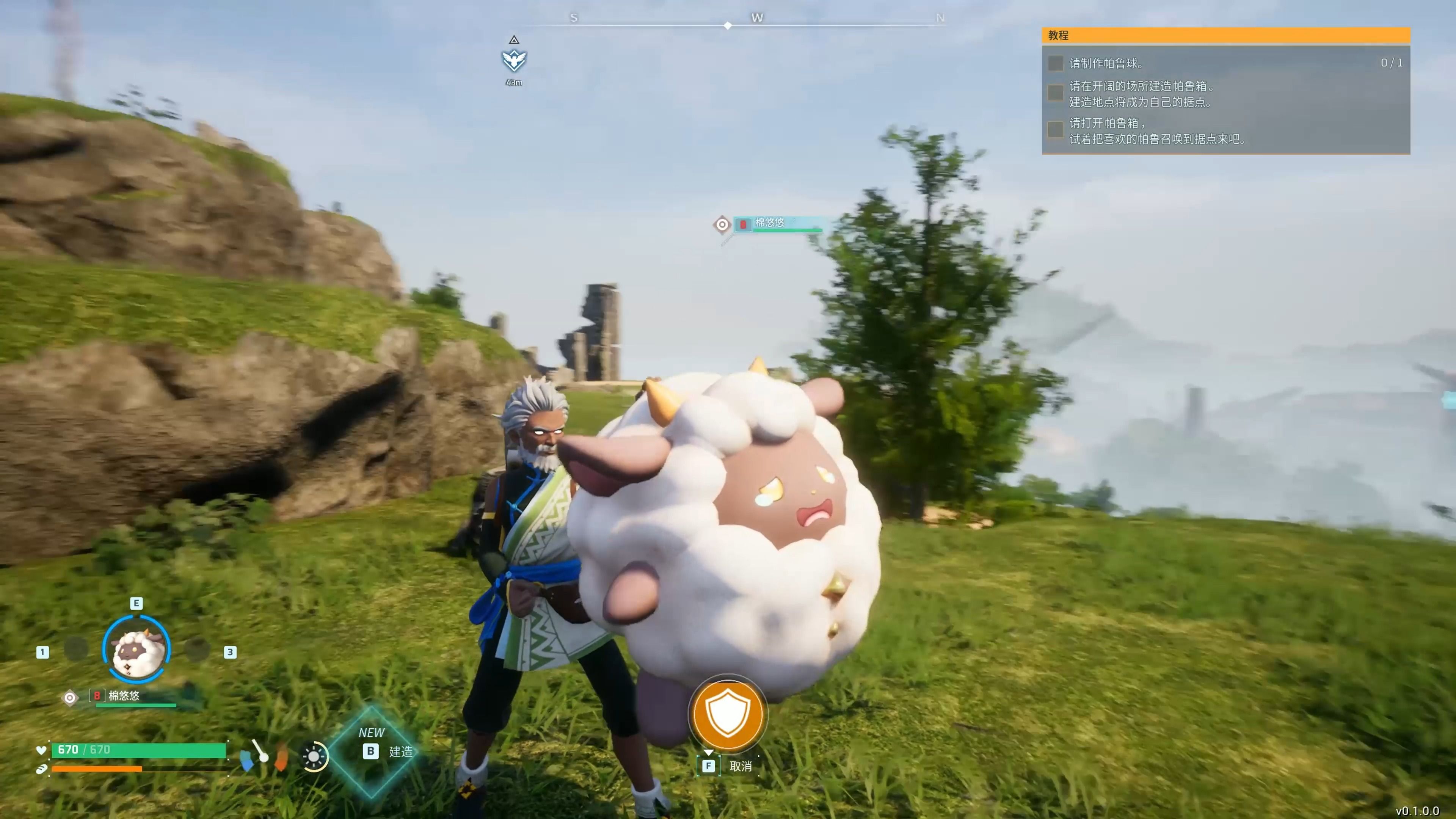Select the Lamball companion portrait
The width and height of the screenshot is (1456, 819).
point(137,648)
